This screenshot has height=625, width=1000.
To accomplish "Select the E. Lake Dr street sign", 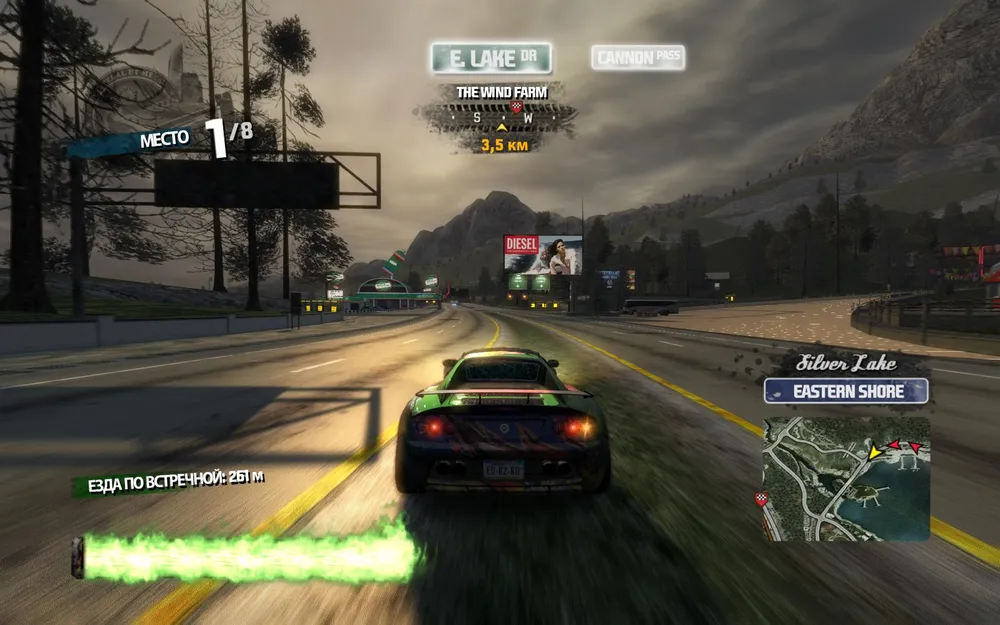I will tap(490, 58).
